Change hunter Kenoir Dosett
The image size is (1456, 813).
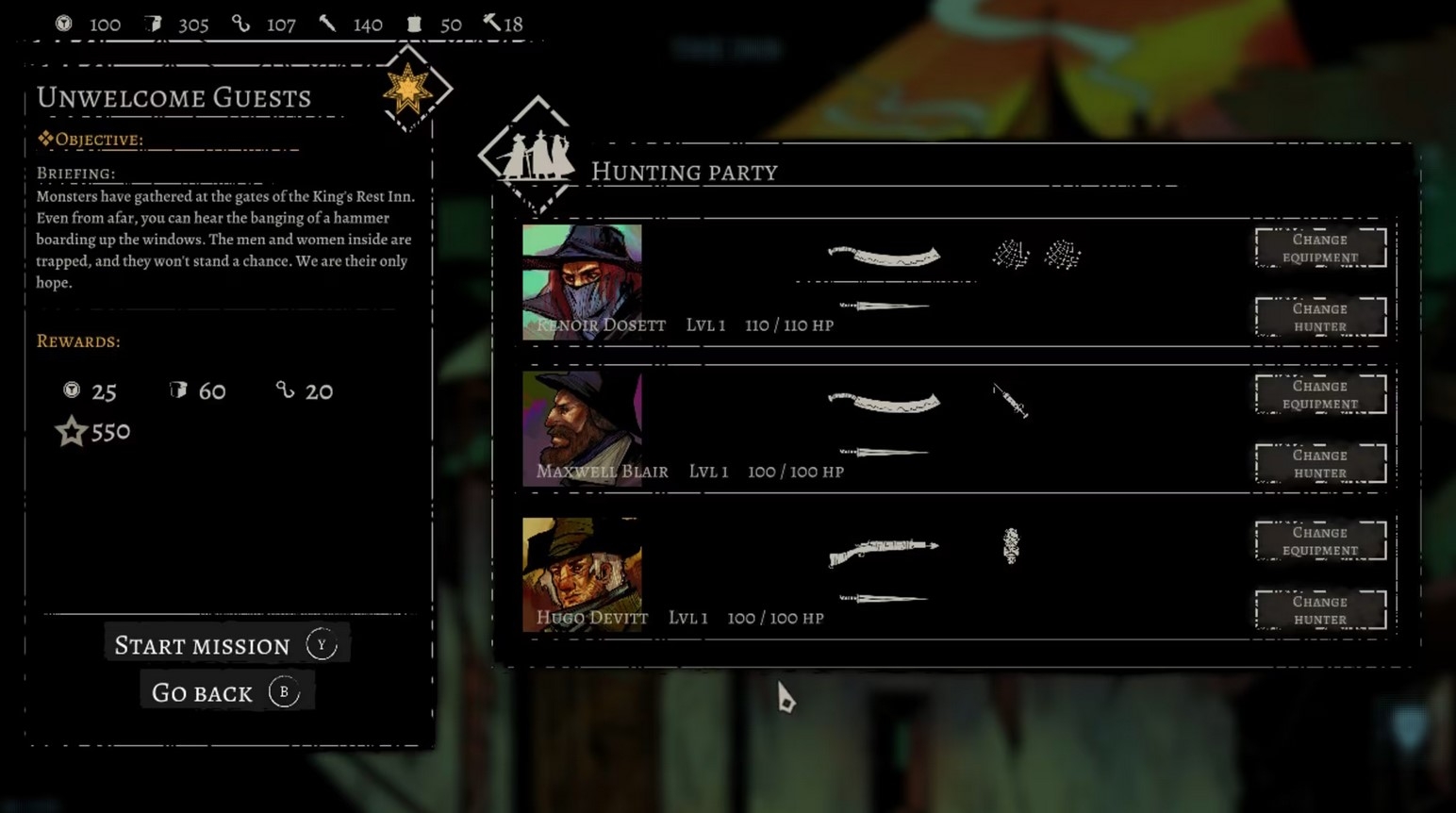coord(1320,317)
